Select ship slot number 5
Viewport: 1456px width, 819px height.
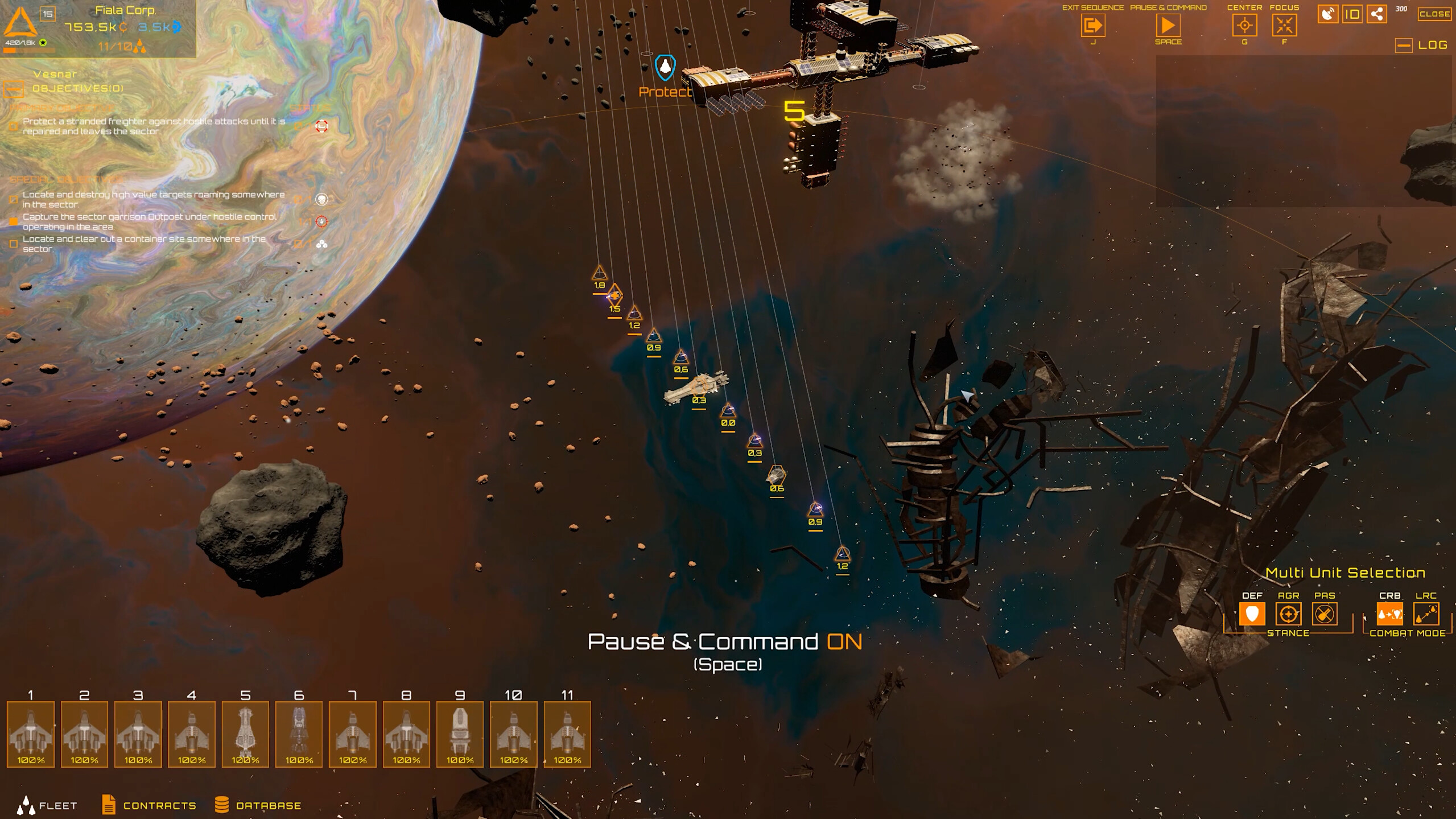[x=245, y=734]
